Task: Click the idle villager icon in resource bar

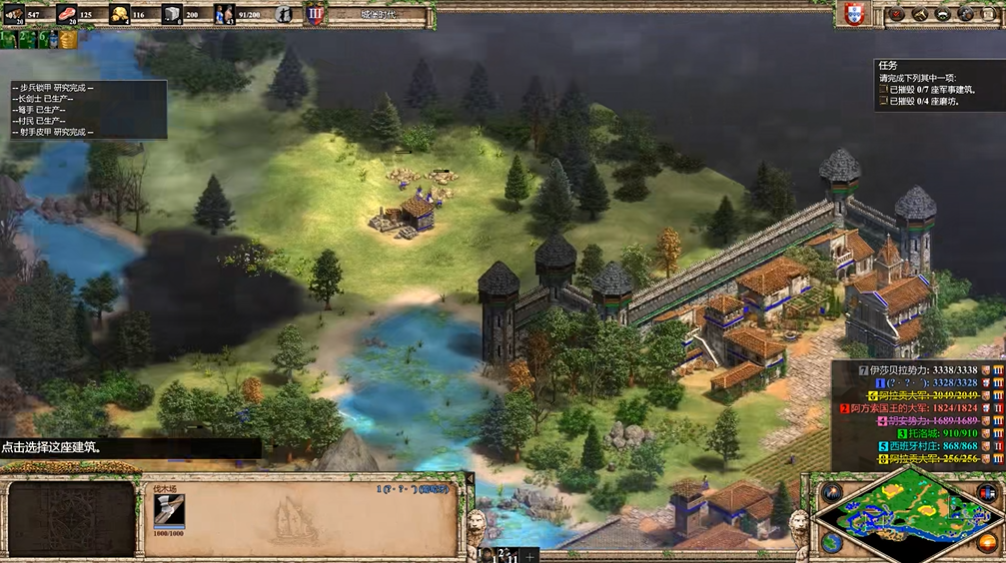Action: point(284,14)
